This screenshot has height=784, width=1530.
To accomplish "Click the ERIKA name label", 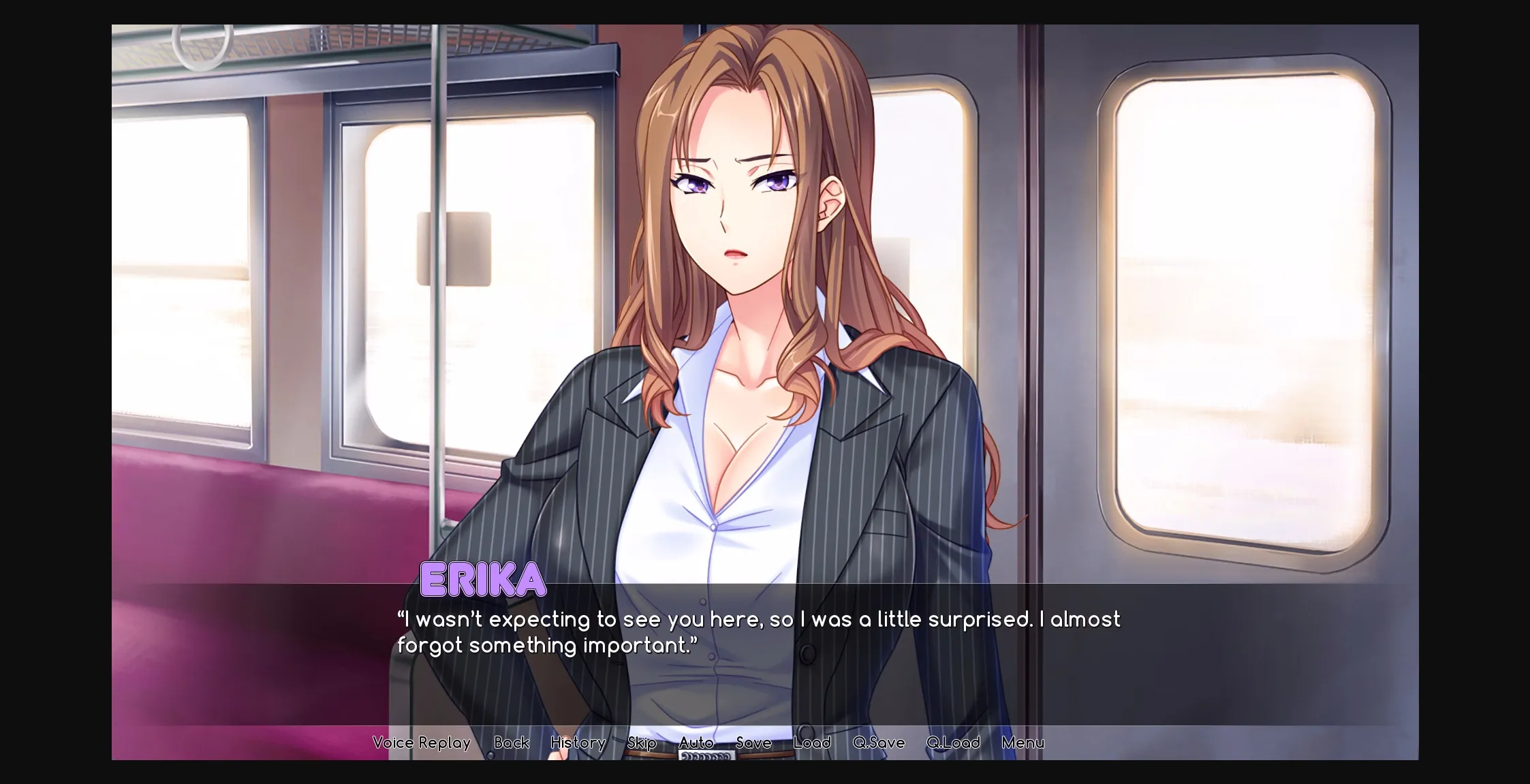I will click(483, 580).
